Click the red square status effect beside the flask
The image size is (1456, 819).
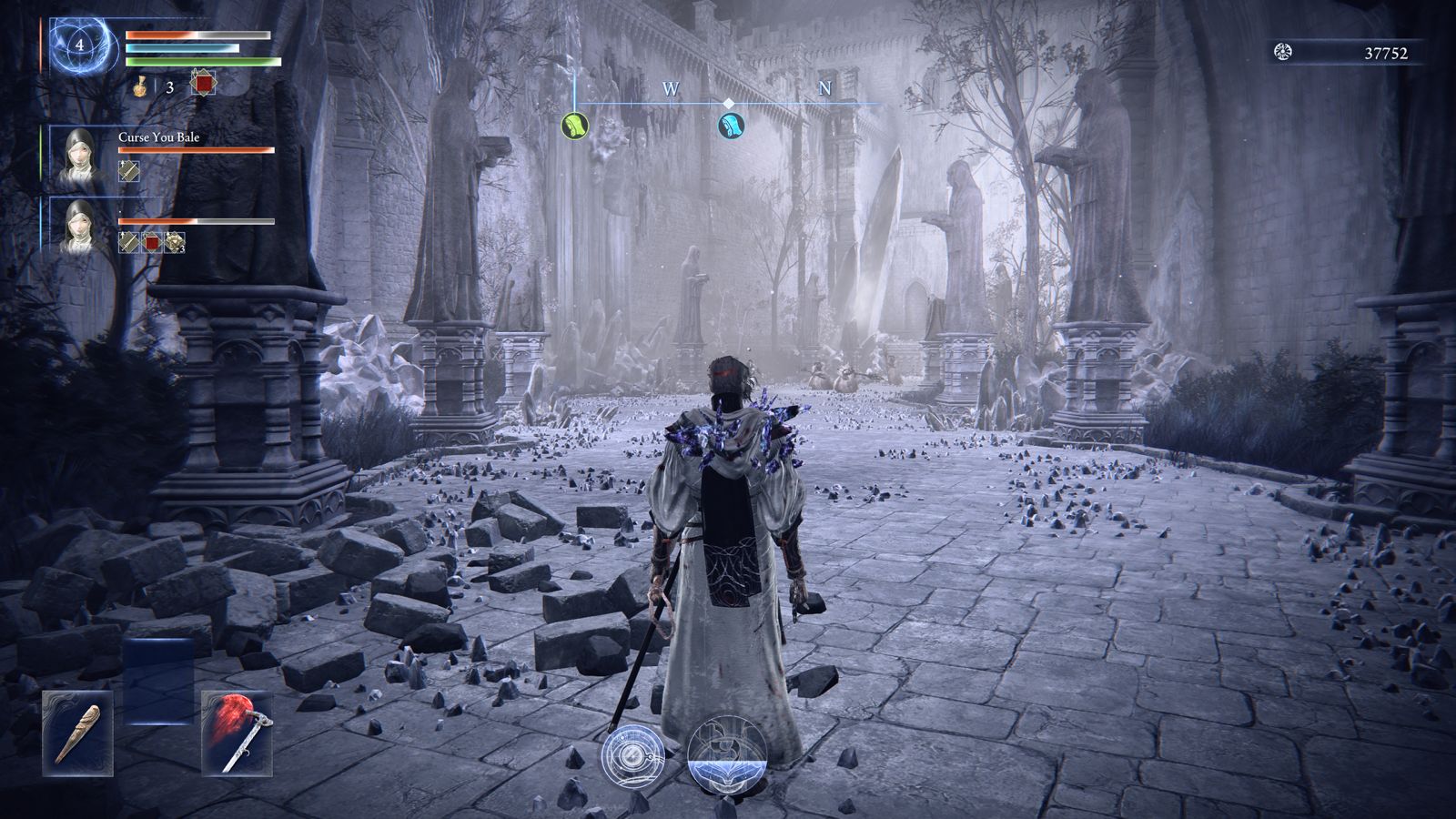(203, 85)
